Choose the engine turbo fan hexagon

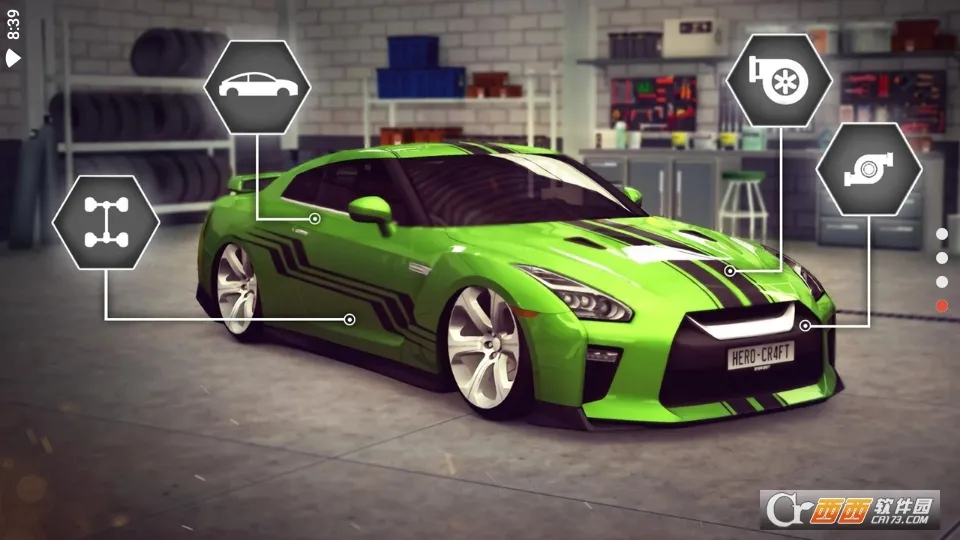(x=779, y=80)
